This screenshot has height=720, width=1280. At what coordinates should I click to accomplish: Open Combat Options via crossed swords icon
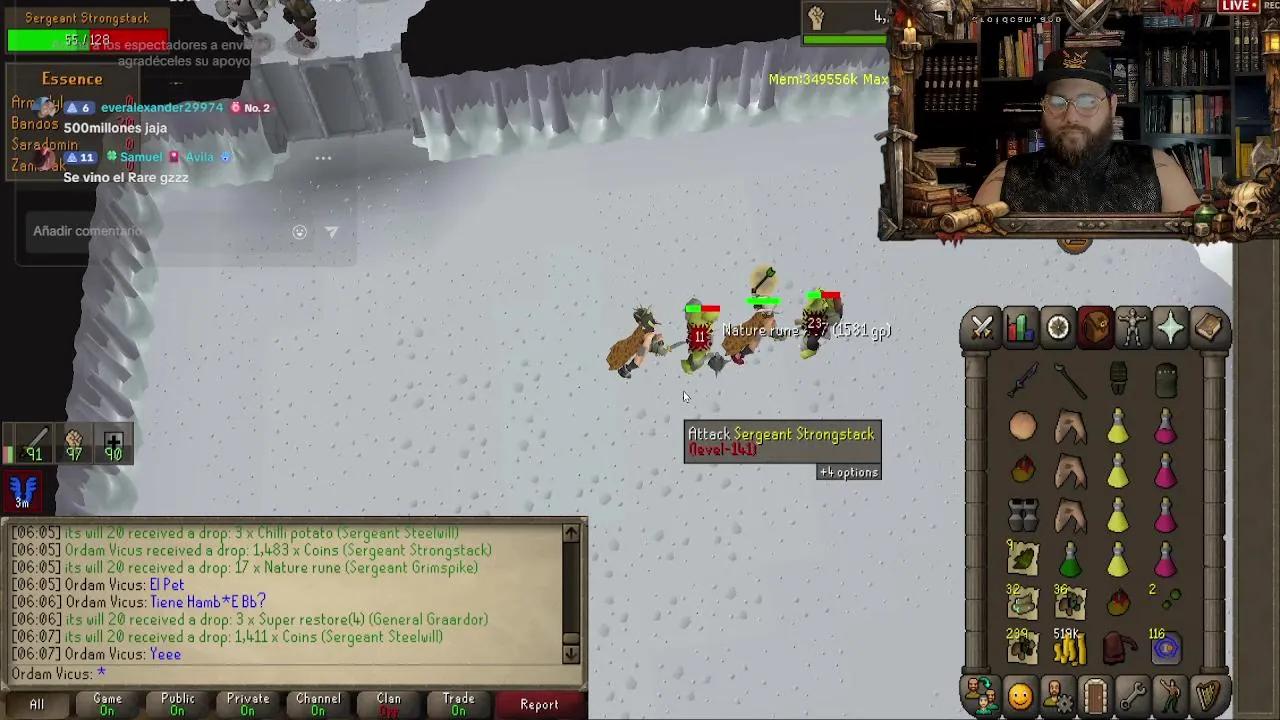click(981, 327)
